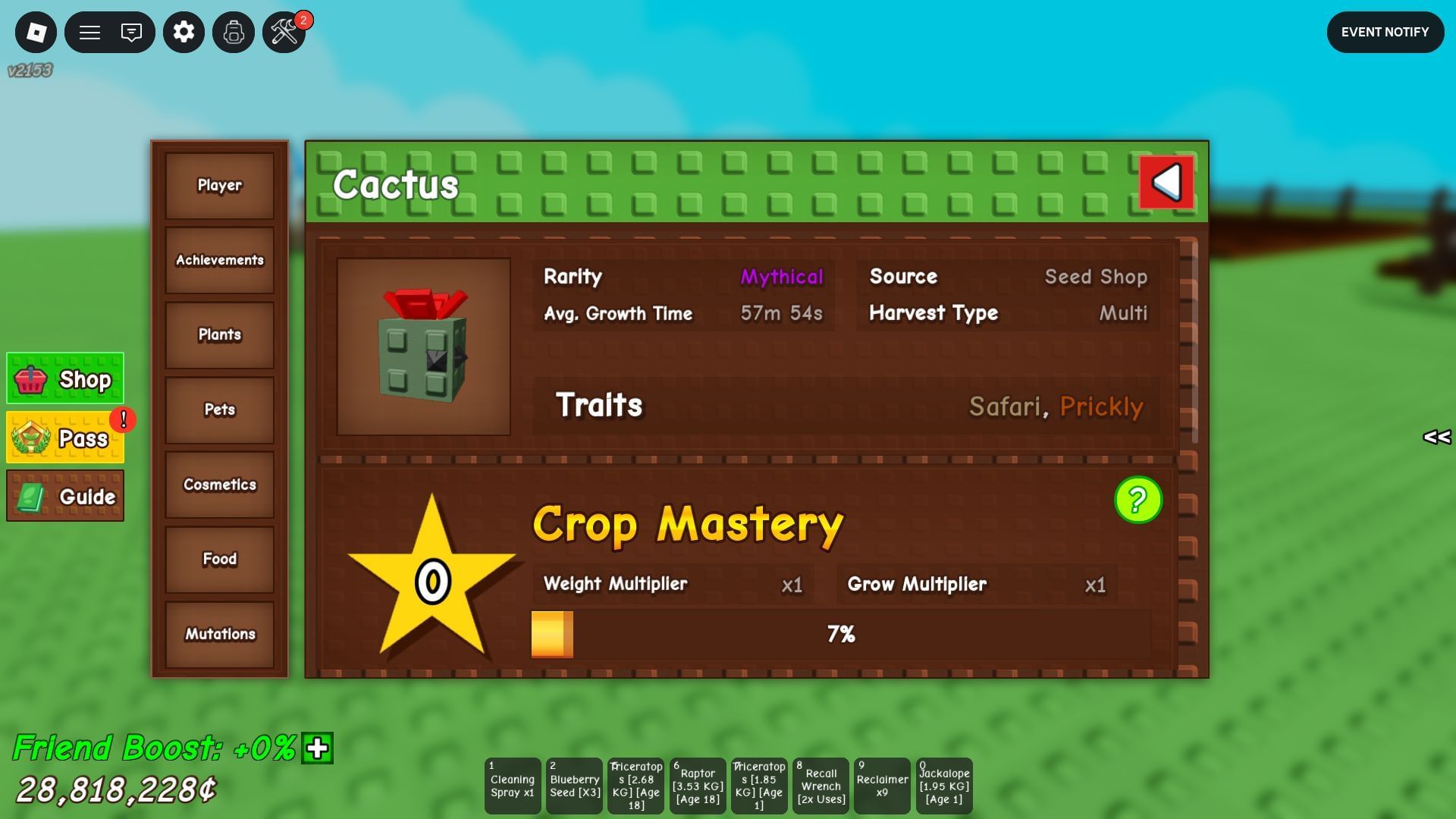Expand Friend Boost with the plus button
The height and width of the screenshot is (819, 1456).
point(315,749)
